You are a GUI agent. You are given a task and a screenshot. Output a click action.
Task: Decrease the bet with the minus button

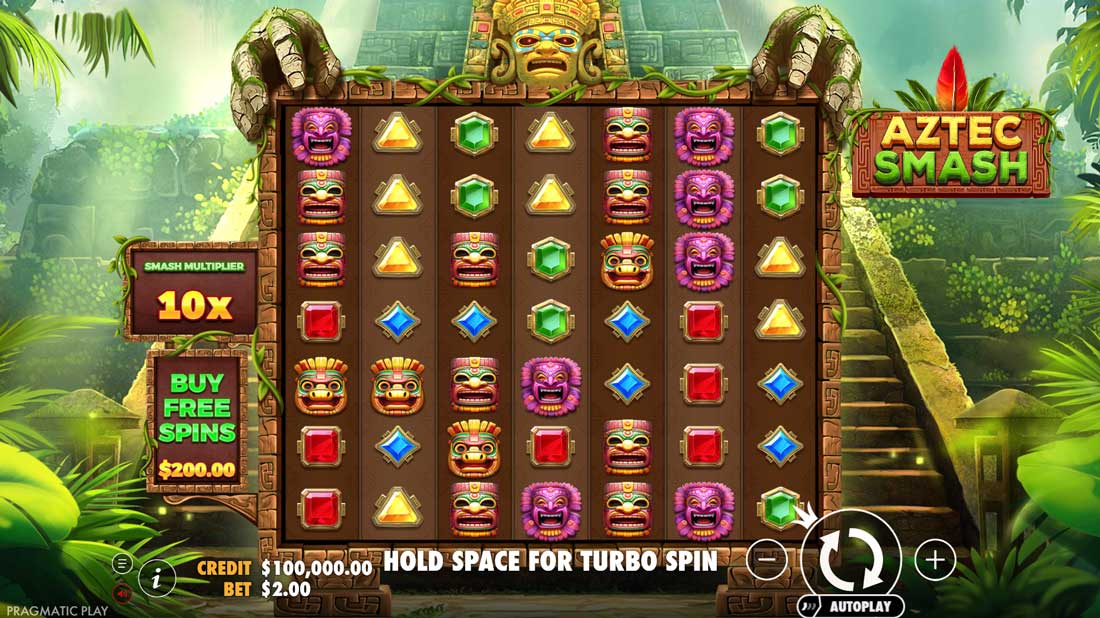767,561
